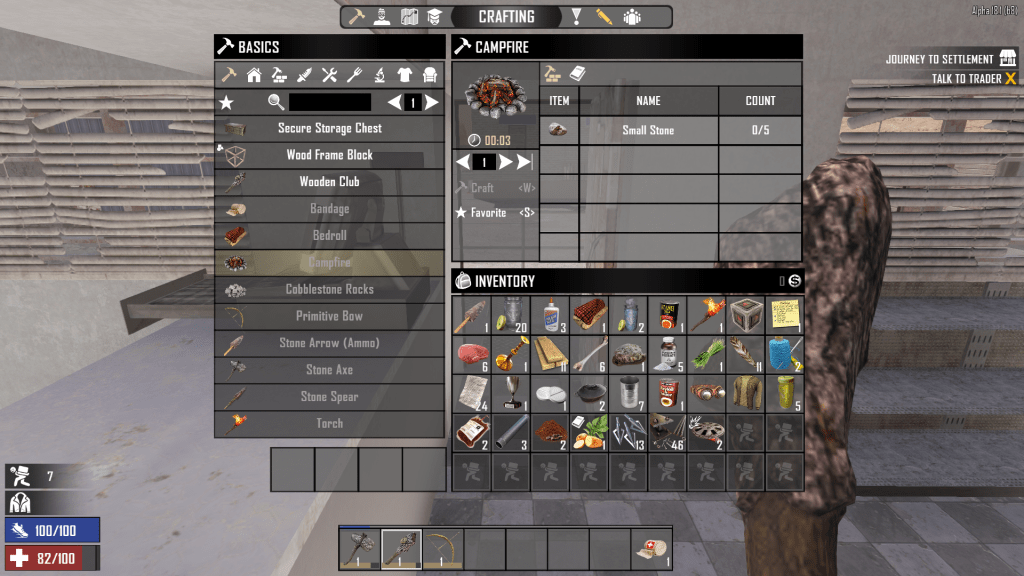Select the primitive bow hotbar slot
1024x576 pixels.
point(443,549)
